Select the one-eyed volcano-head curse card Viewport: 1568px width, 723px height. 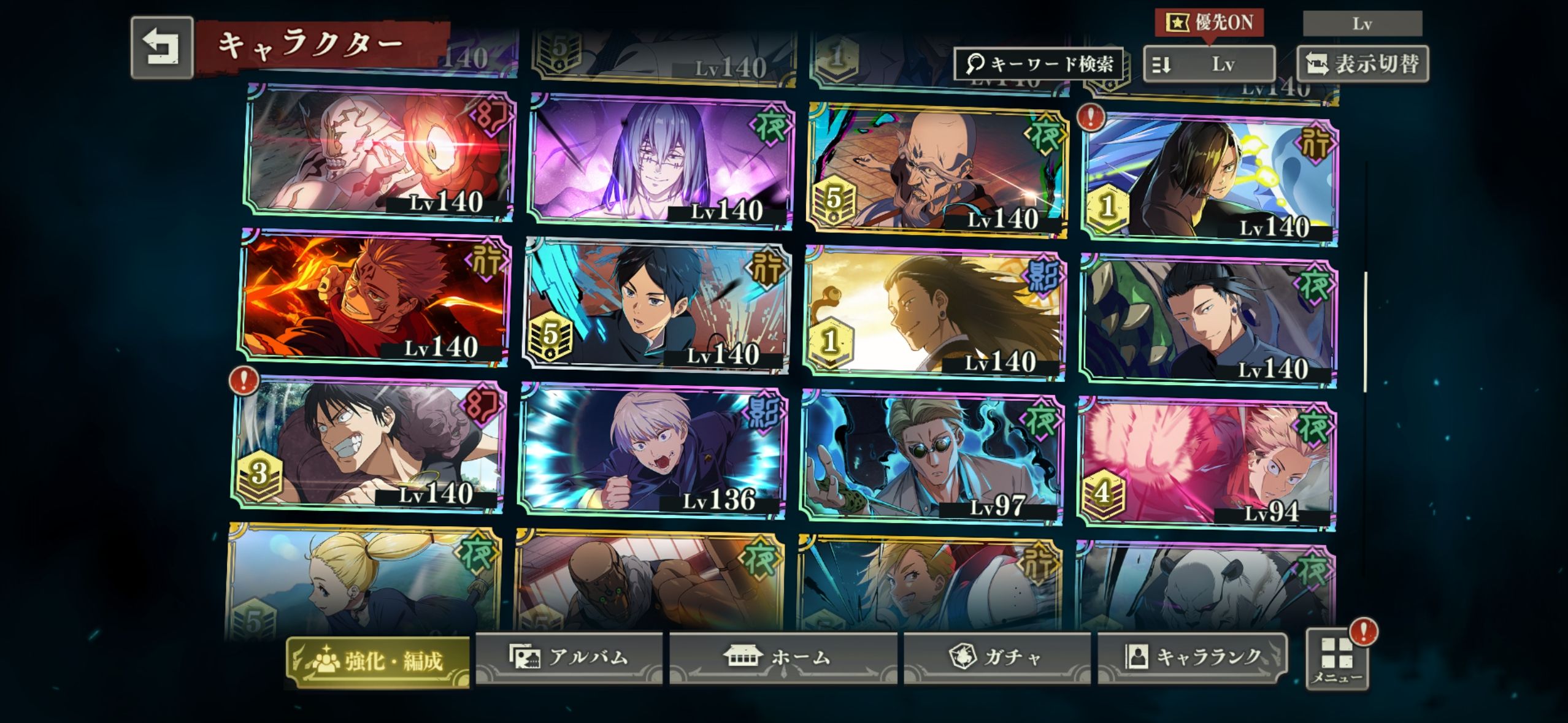tap(380, 151)
